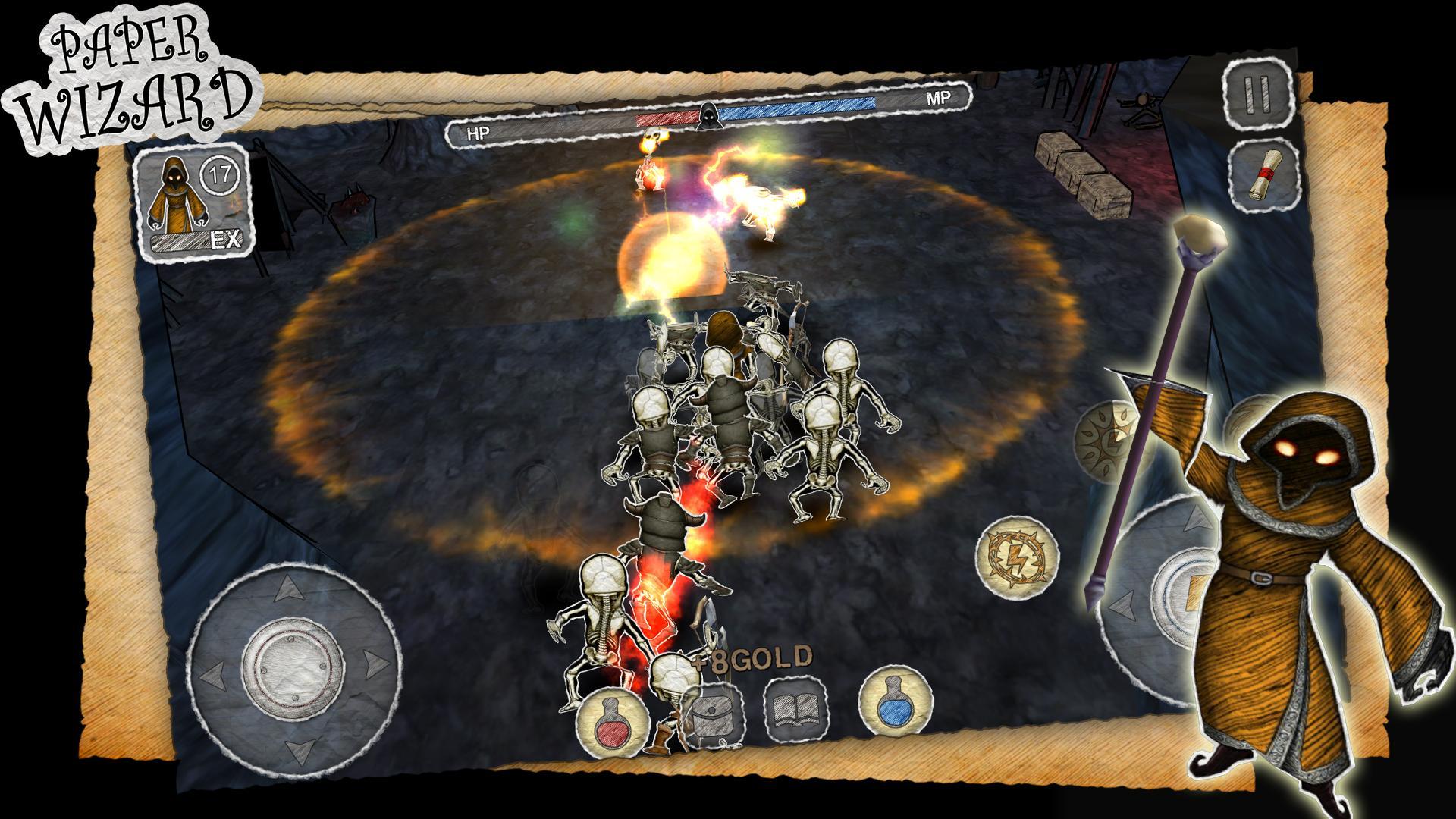1456x819 pixels.
Task: Open the spell book
Action: (x=796, y=711)
